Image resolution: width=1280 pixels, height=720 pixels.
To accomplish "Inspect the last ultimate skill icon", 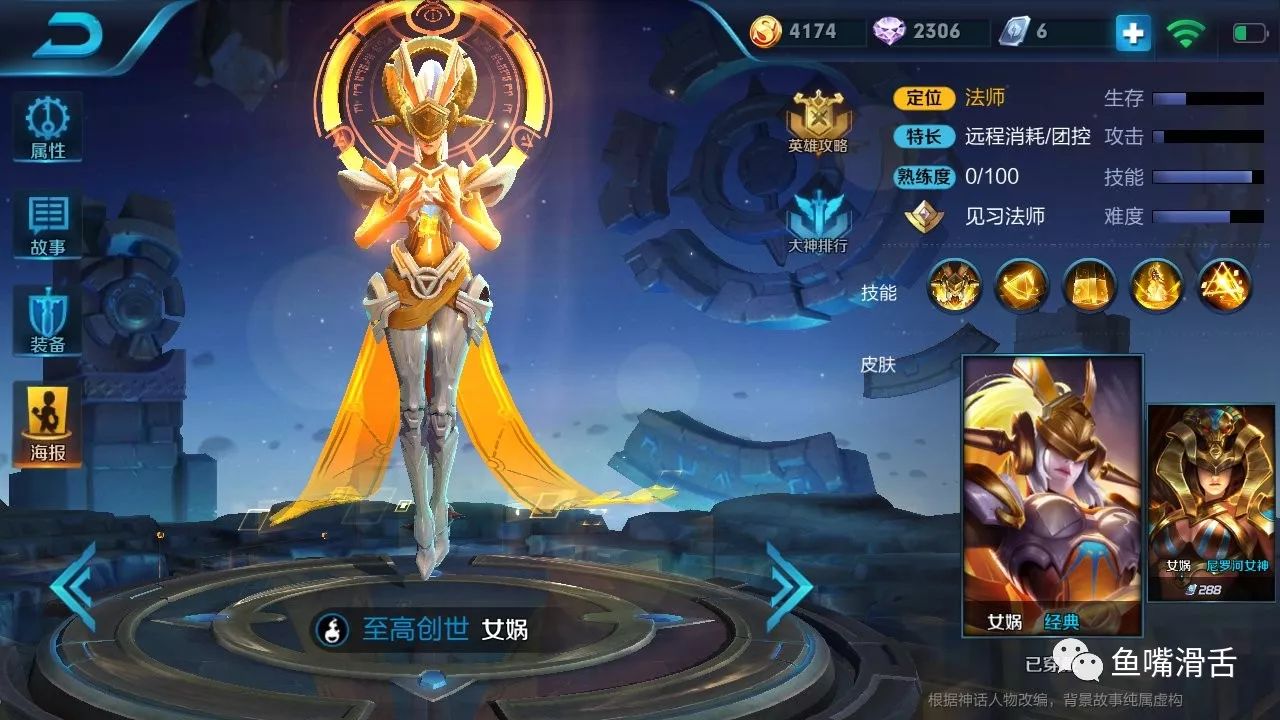I will point(1222,288).
